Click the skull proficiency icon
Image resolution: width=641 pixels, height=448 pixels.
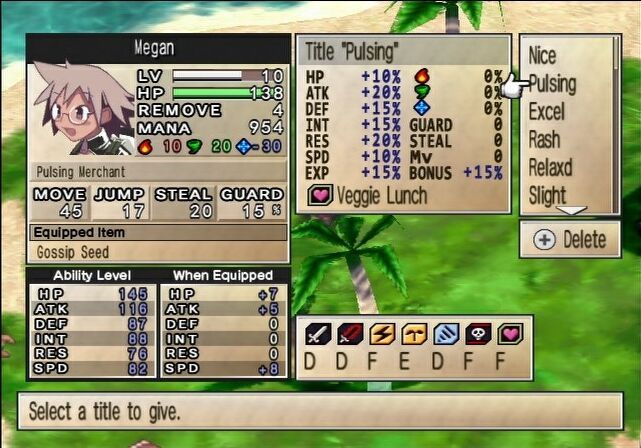[480, 334]
